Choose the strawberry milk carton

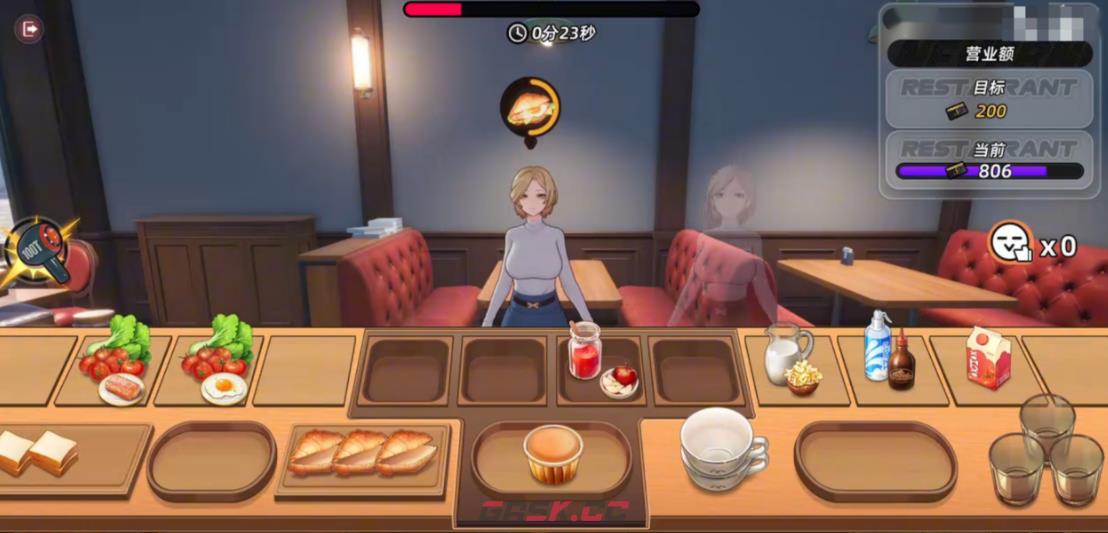988,357
